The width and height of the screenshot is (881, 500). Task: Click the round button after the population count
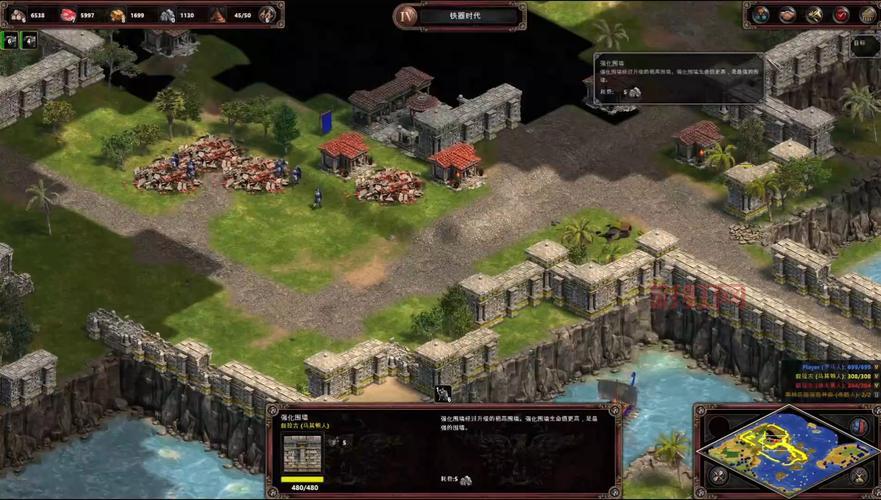tap(267, 14)
